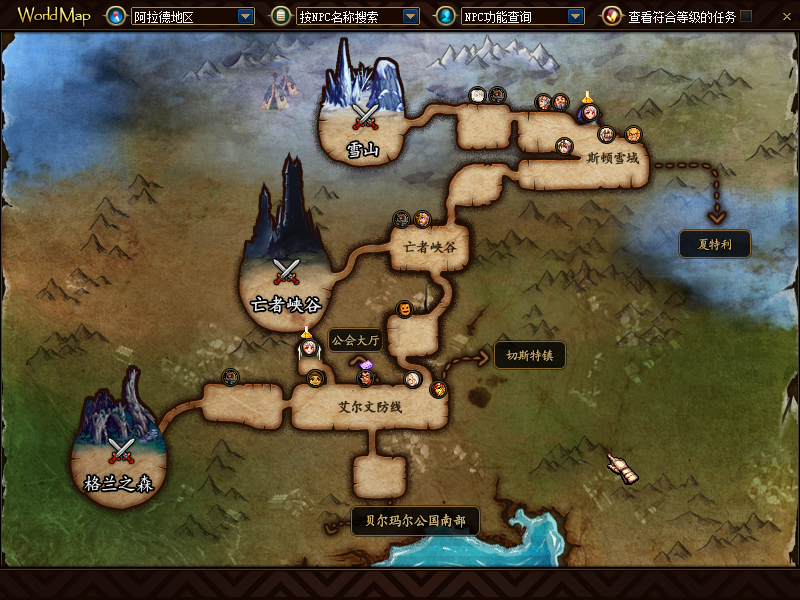Viewport: 800px width, 600px height.
Task: Click the 夏特利 destination label
Action: coord(714,244)
